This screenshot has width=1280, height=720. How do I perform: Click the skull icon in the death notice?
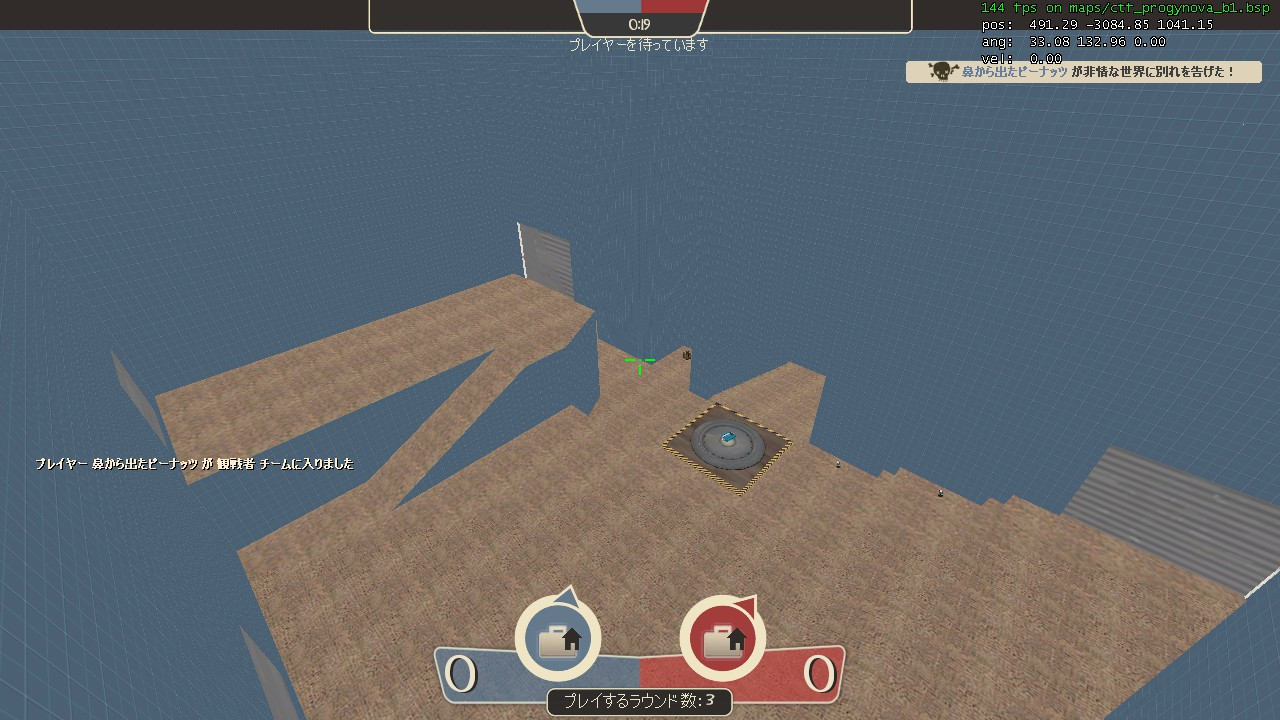click(940, 71)
